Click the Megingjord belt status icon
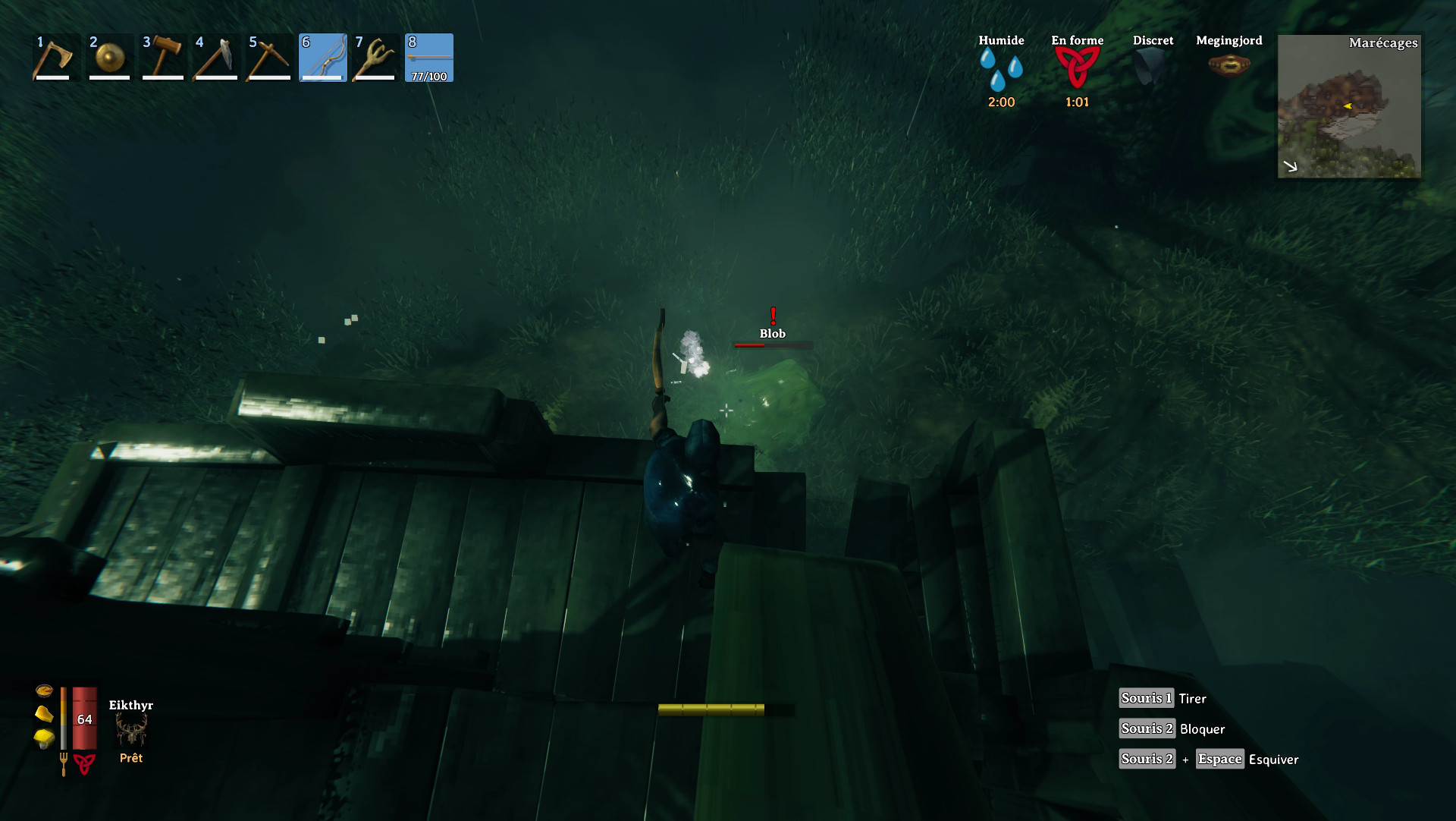 (1228, 66)
